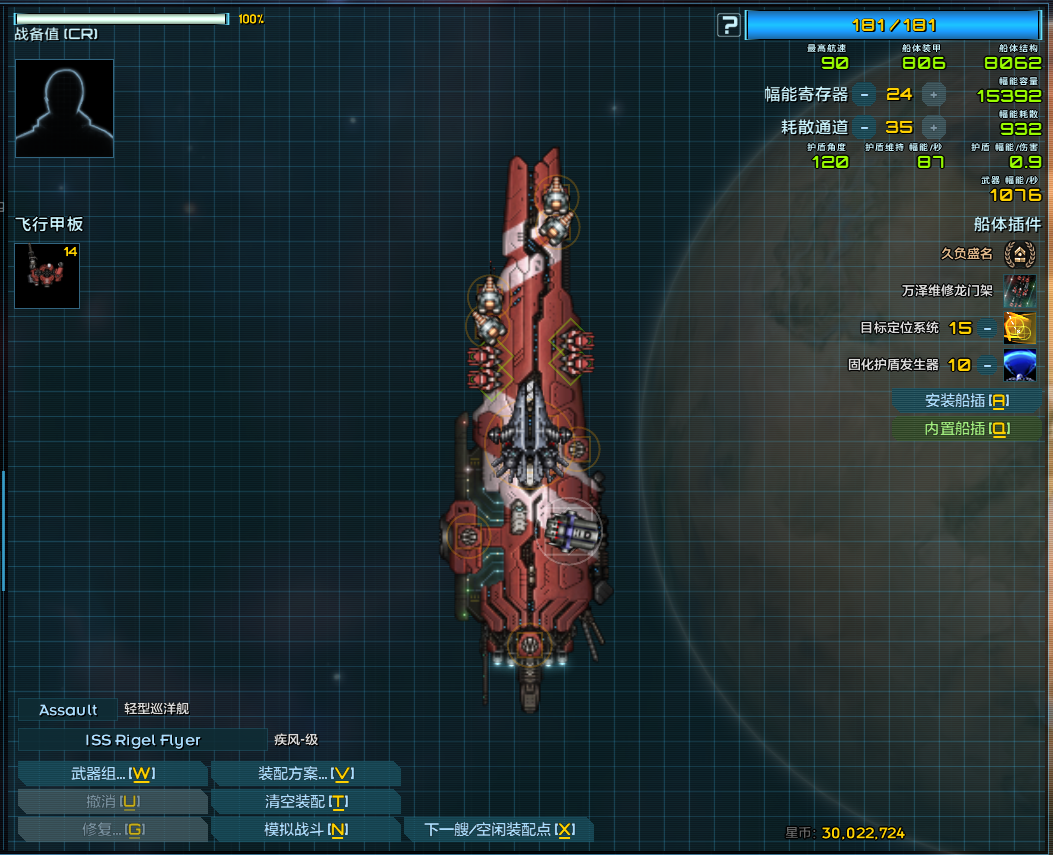Select the 久负盛名 hullmod icon
Viewport: 1053px width, 855px height.
point(1019,254)
